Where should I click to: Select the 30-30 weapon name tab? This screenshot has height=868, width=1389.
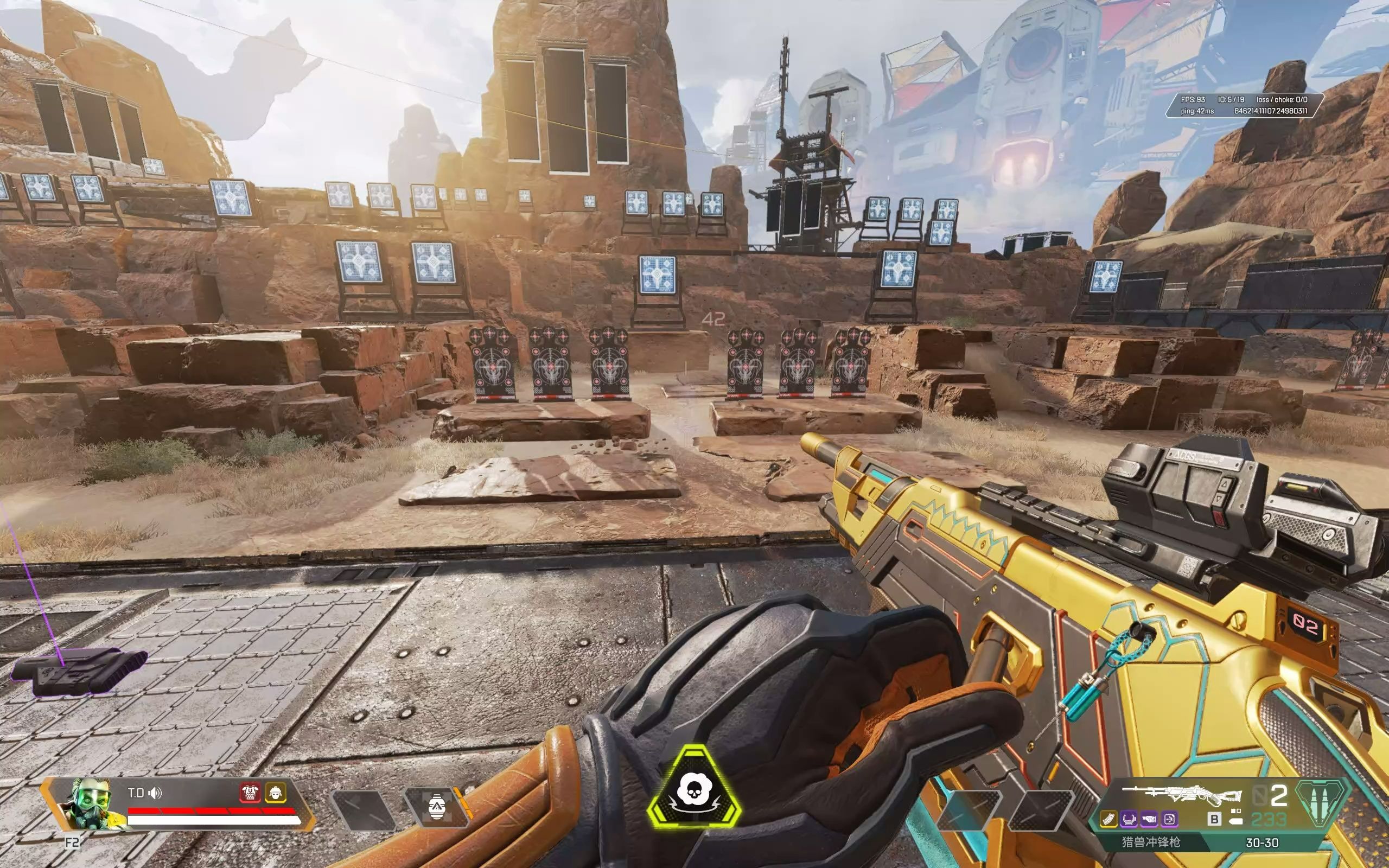[x=1261, y=843]
